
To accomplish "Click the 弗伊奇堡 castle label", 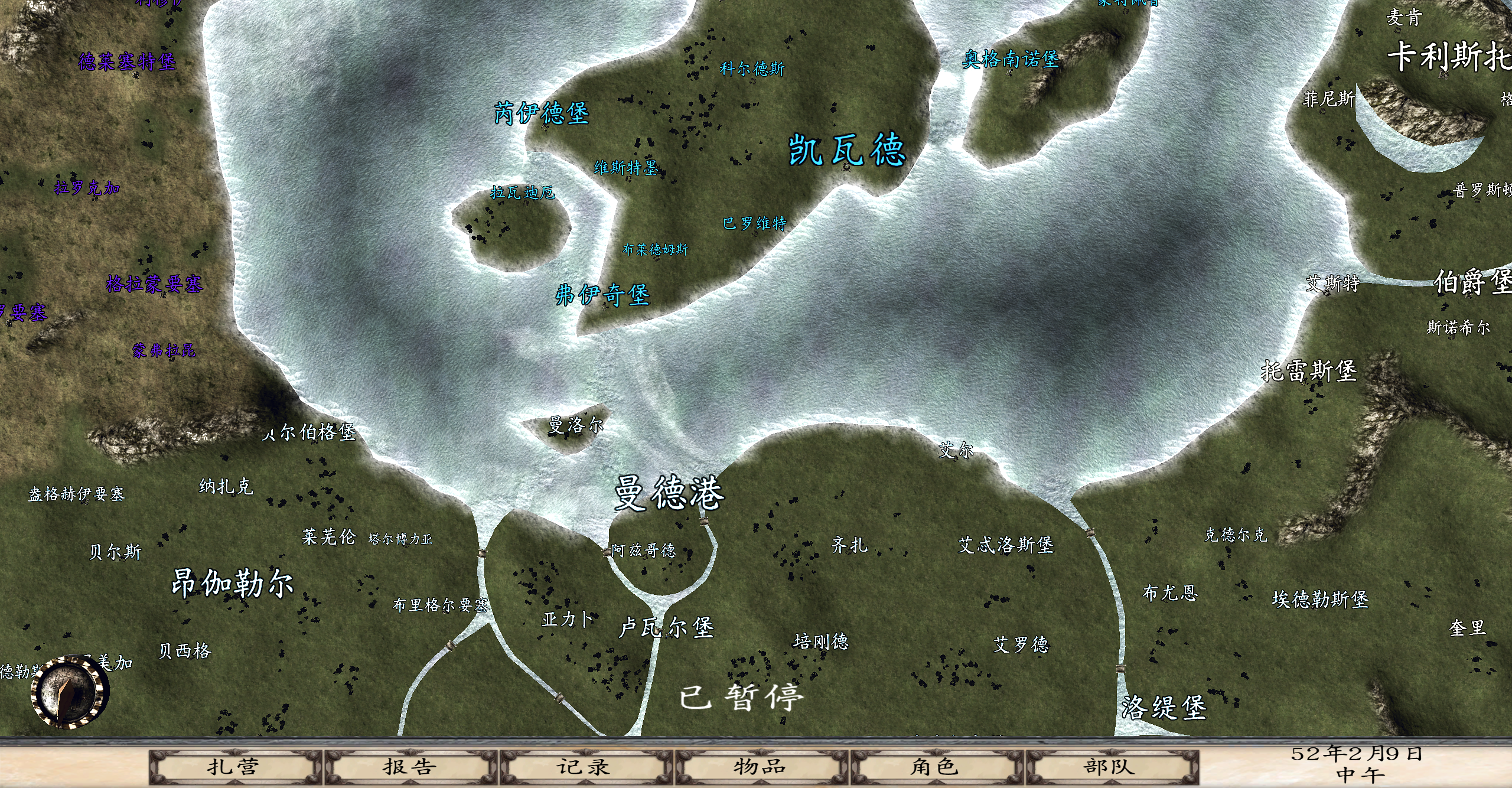I will (602, 295).
